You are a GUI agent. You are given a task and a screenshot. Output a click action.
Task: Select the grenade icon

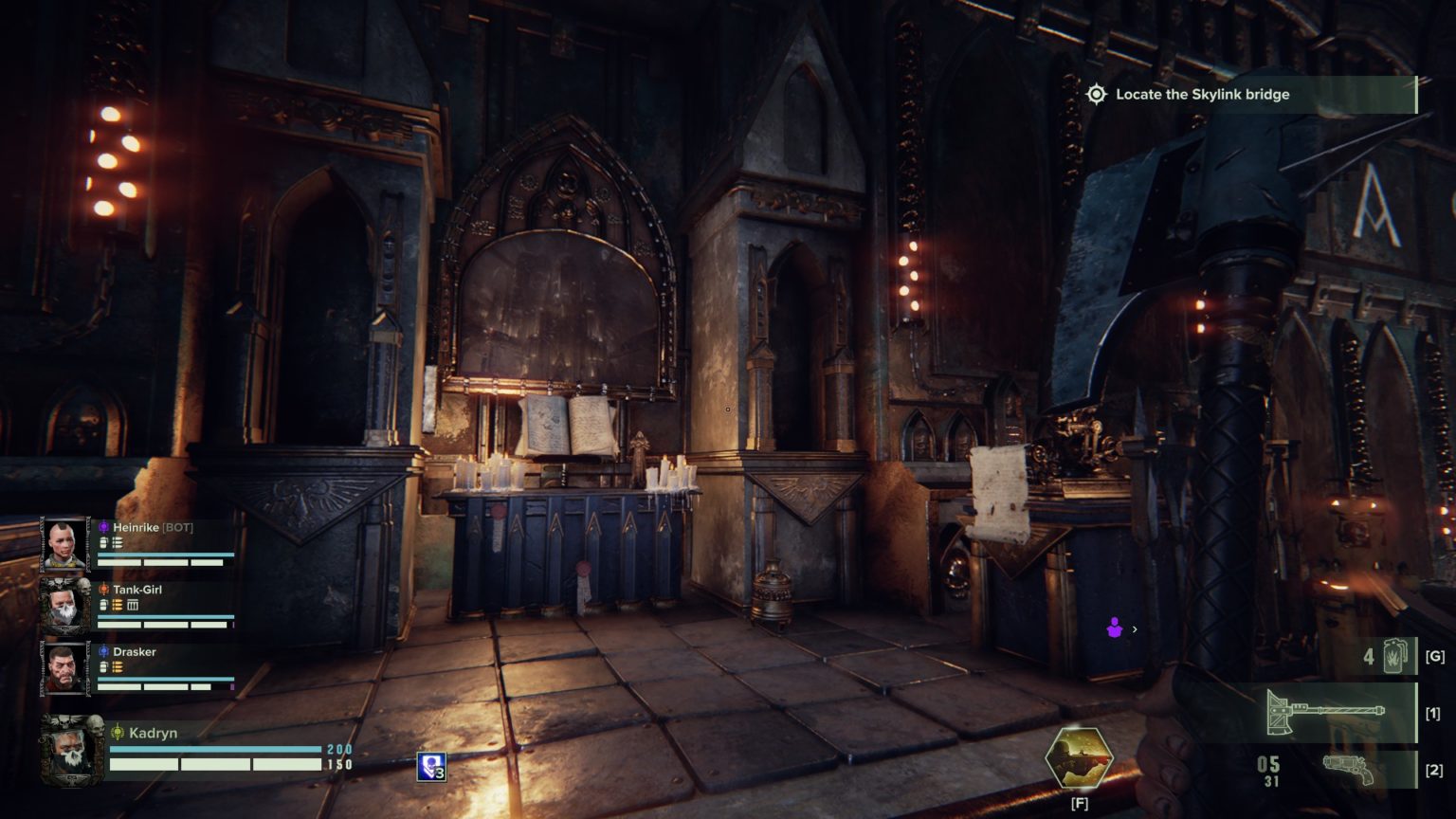1395,656
